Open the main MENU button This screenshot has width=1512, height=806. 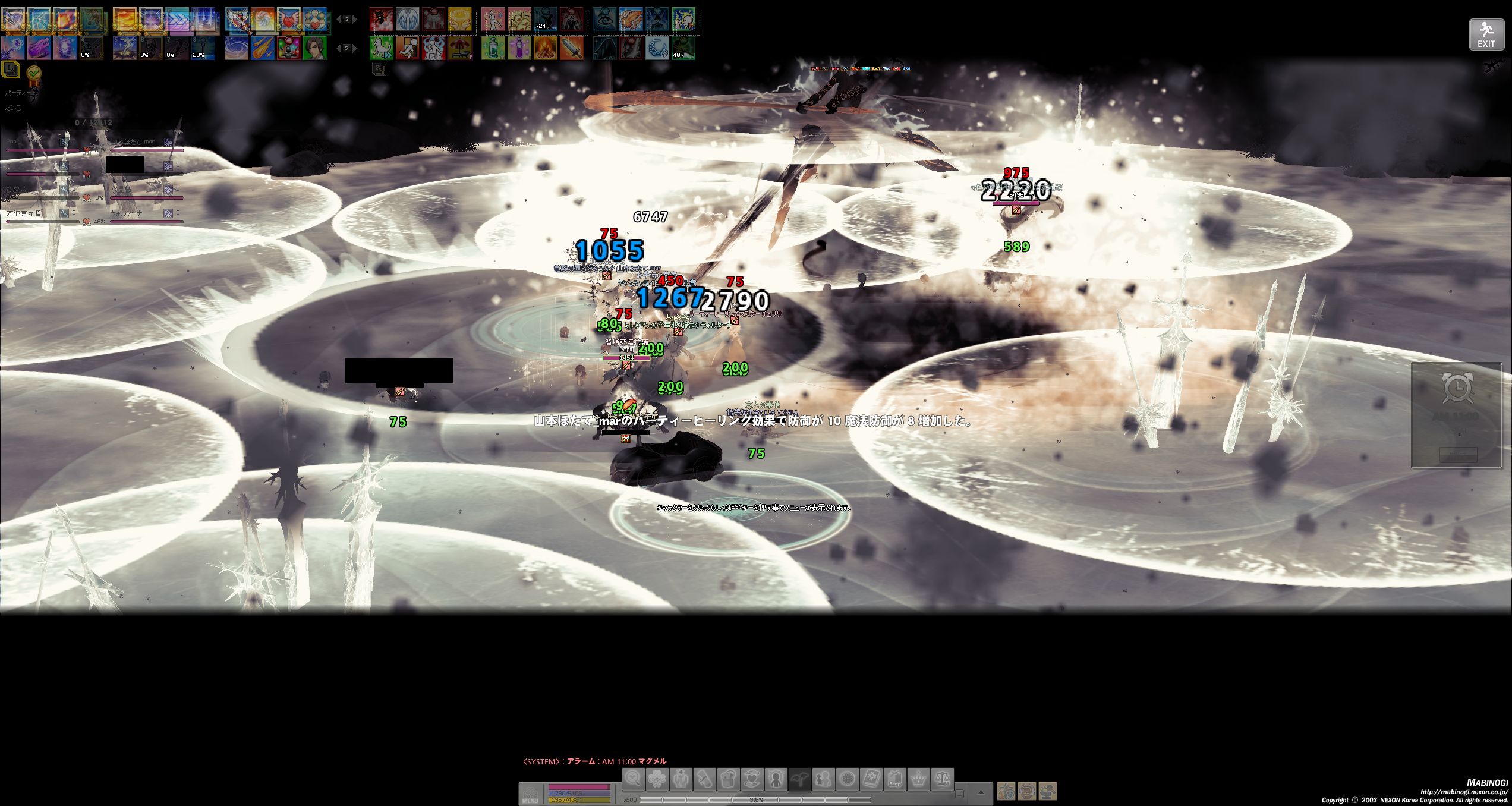point(530,795)
